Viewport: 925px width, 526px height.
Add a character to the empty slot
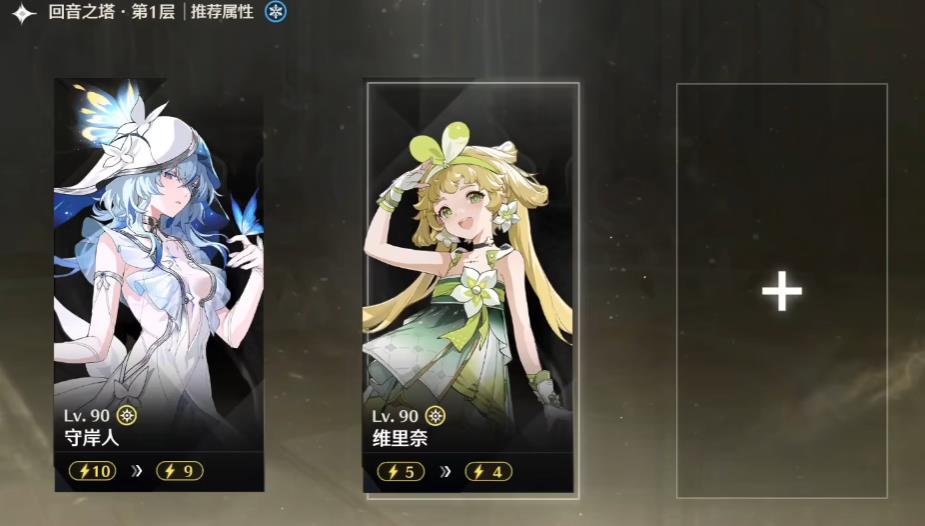(x=781, y=291)
